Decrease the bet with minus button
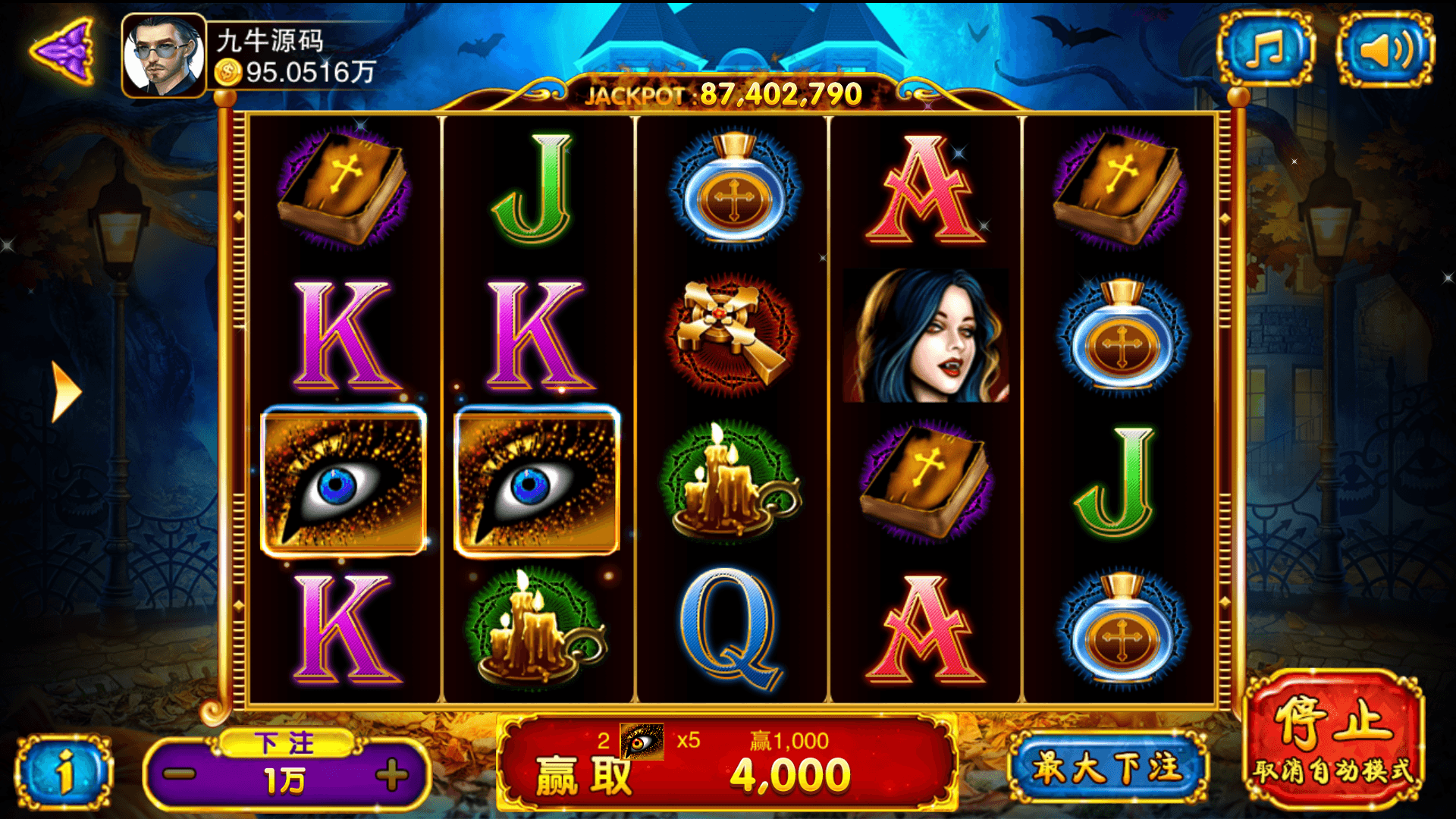Viewport: 1456px width, 819px height. 180,775
